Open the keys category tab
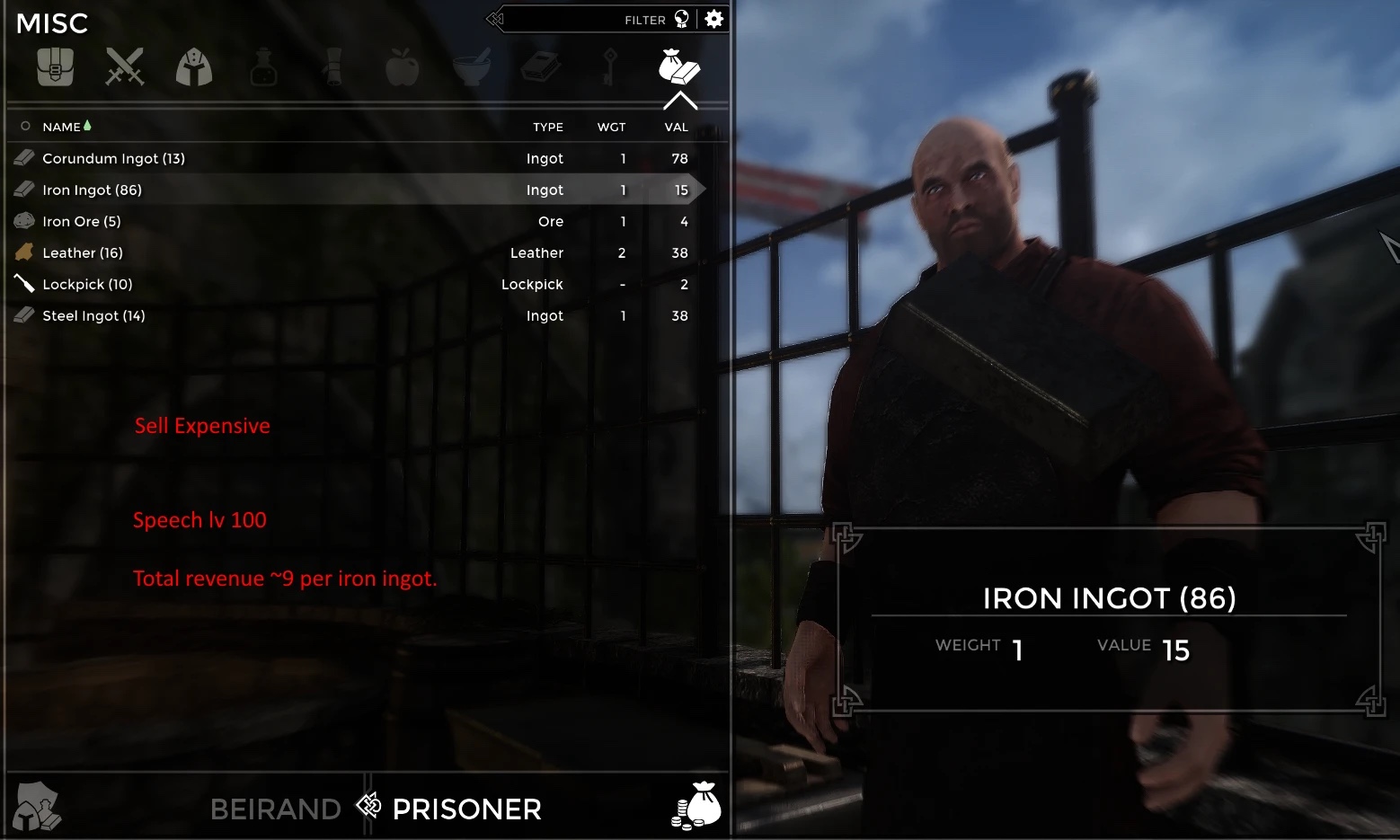Image resolution: width=1400 pixels, height=840 pixels. tap(609, 67)
